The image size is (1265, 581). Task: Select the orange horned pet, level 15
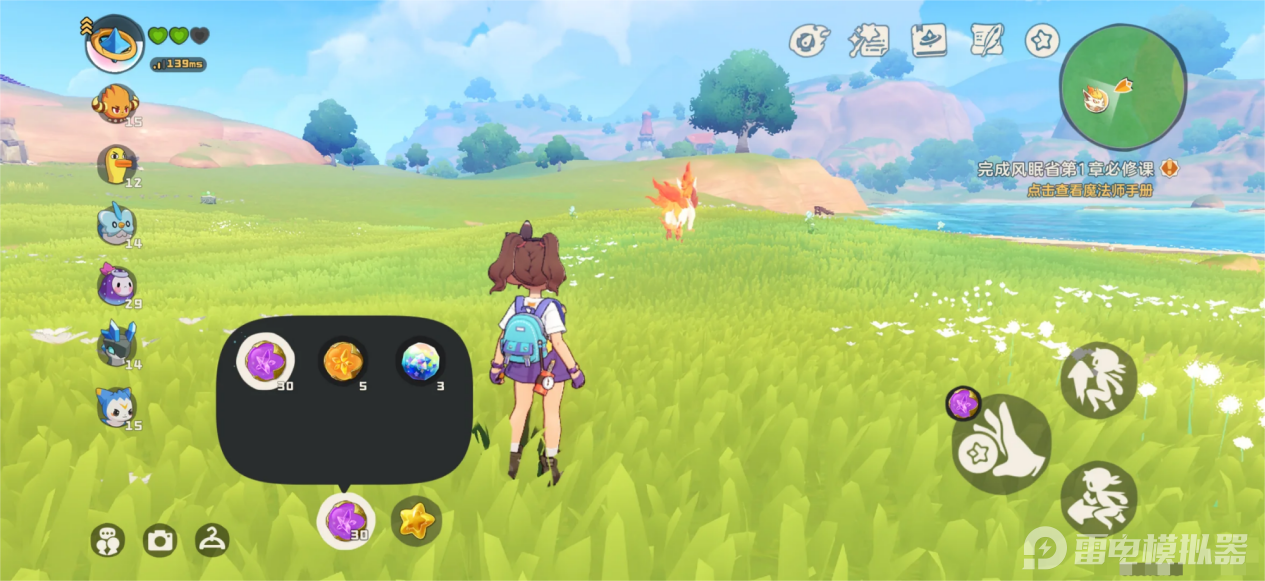point(115,103)
